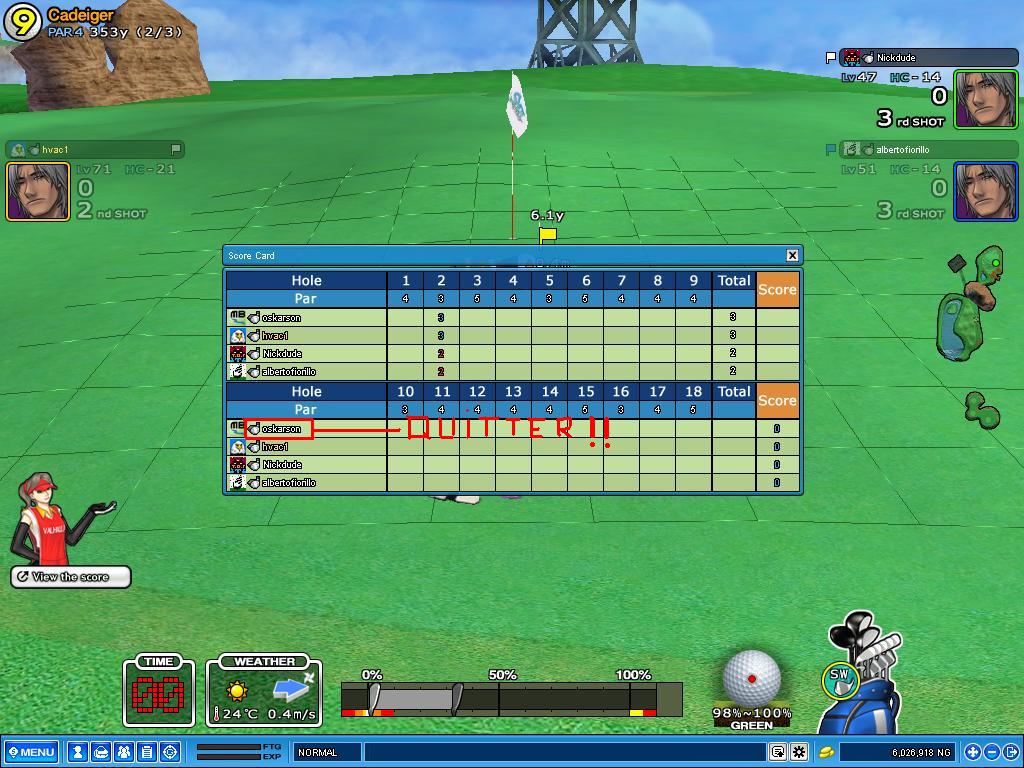Click the chat log icon beside the gear
Screen dimensions: 1024x768
coord(778,752)
